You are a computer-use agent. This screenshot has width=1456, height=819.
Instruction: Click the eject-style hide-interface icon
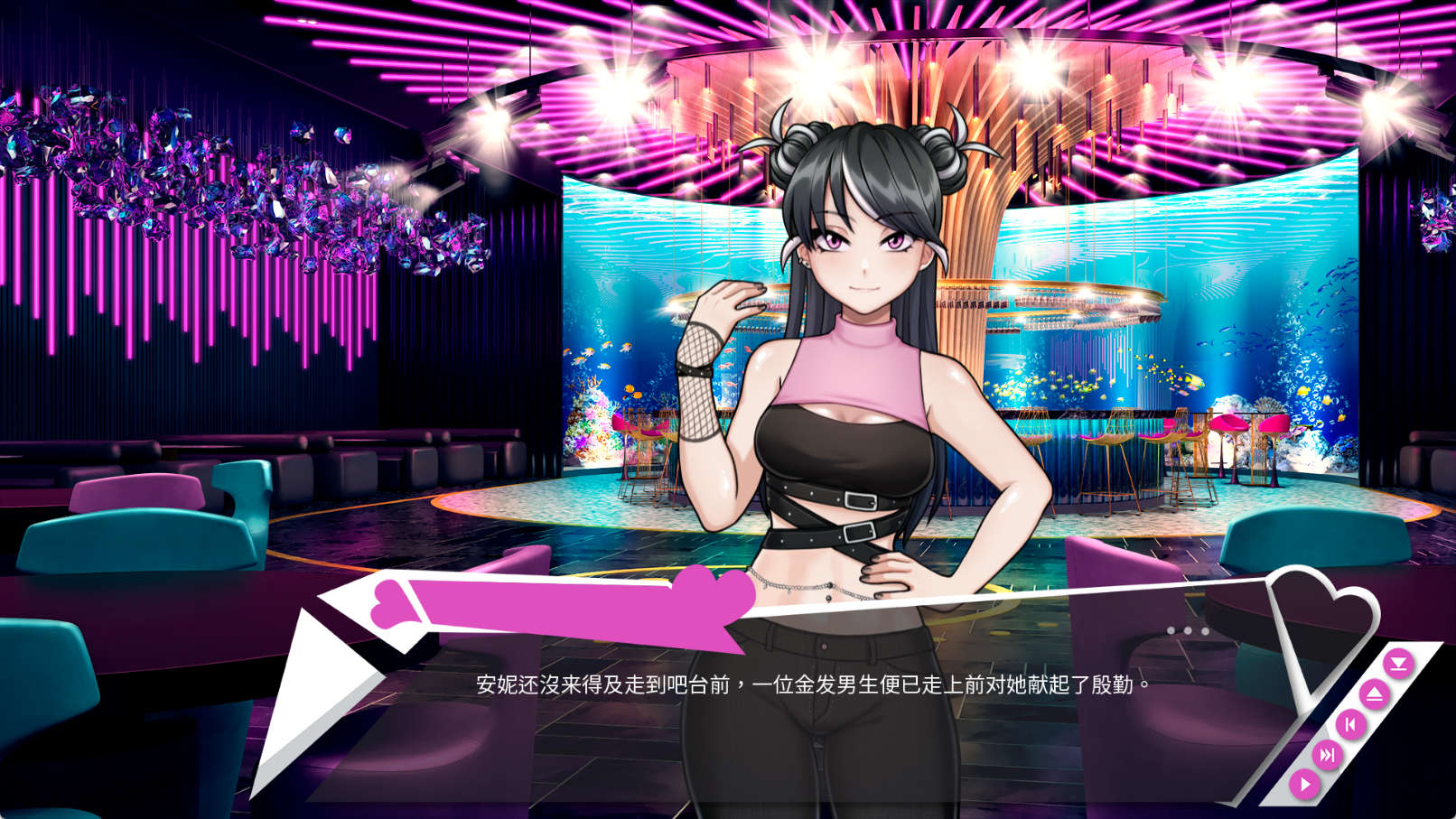click(x=1375, y=693)
